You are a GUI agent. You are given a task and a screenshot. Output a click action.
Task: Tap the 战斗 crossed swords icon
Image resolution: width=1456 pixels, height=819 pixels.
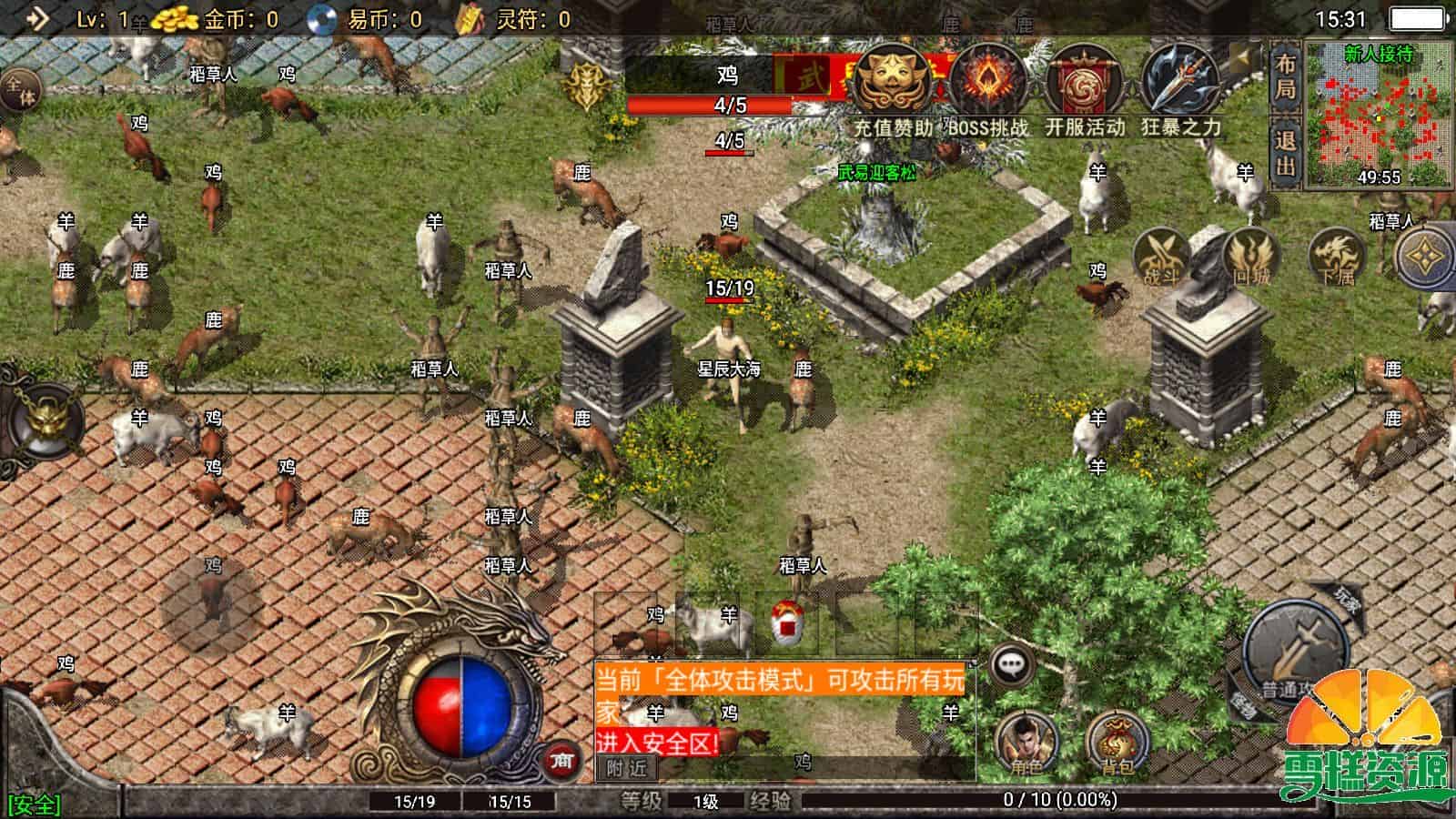[x=1161, y=258]
